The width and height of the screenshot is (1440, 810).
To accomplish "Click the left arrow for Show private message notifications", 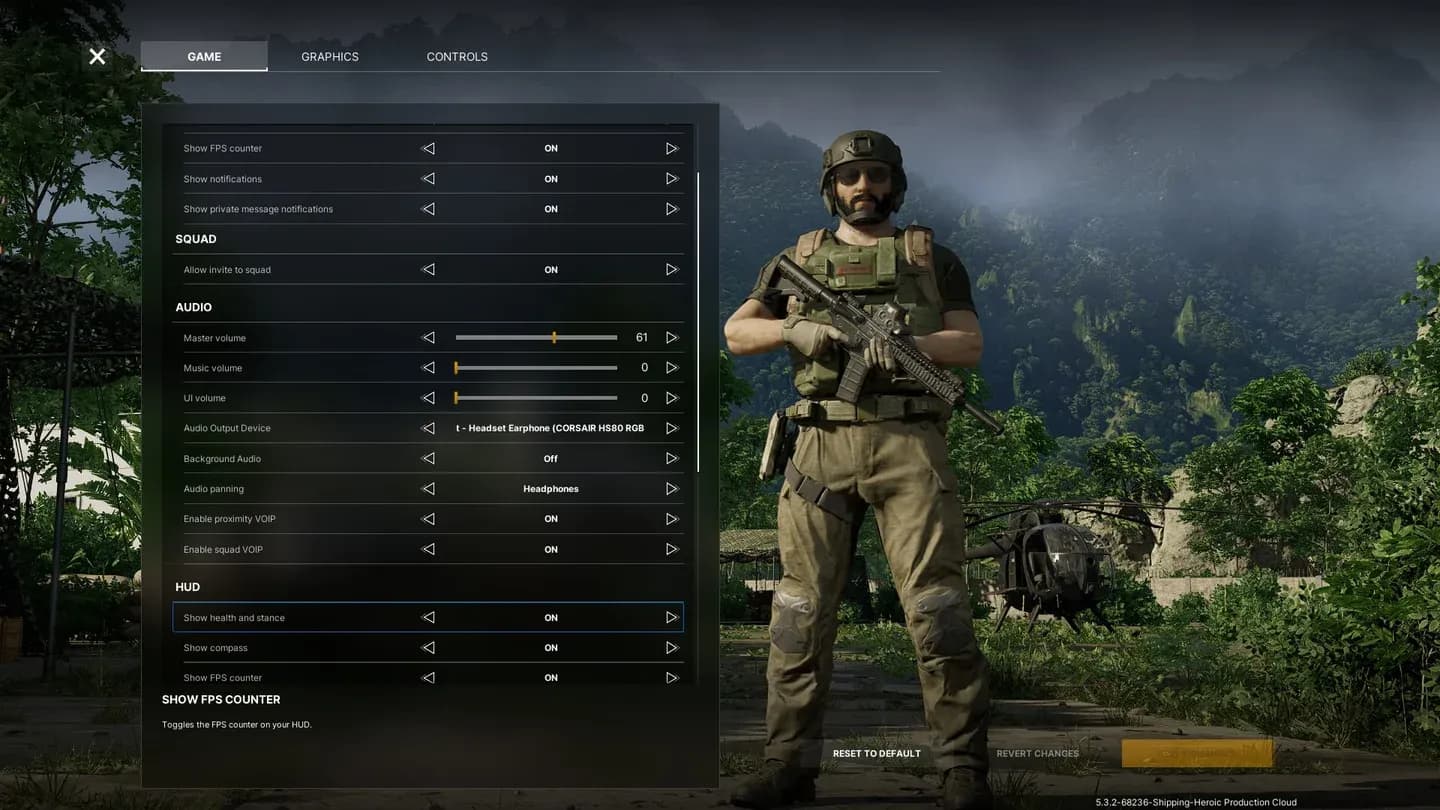I will tap(428, 208).
